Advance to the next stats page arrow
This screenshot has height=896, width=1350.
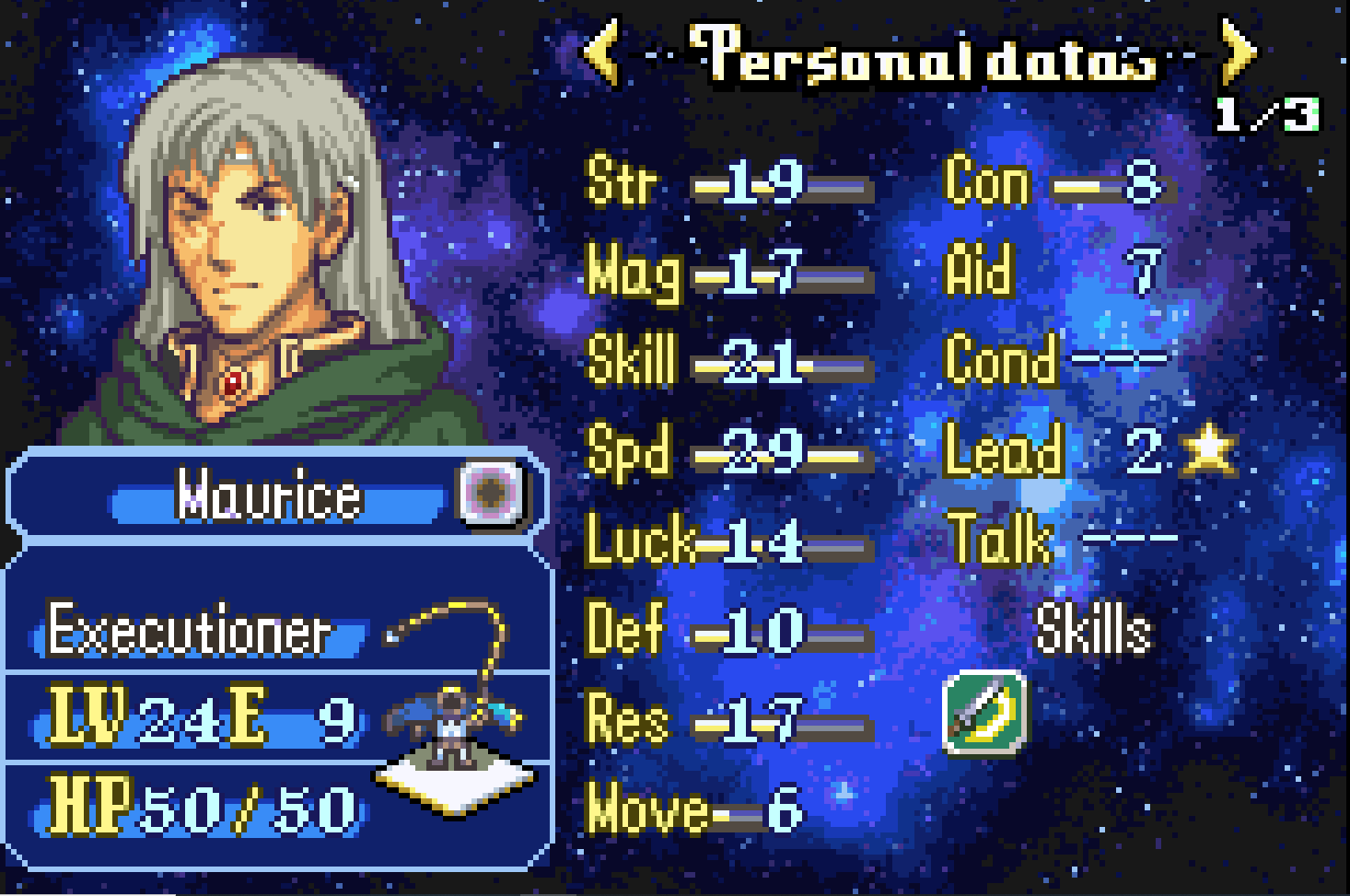pos(1238,52)
